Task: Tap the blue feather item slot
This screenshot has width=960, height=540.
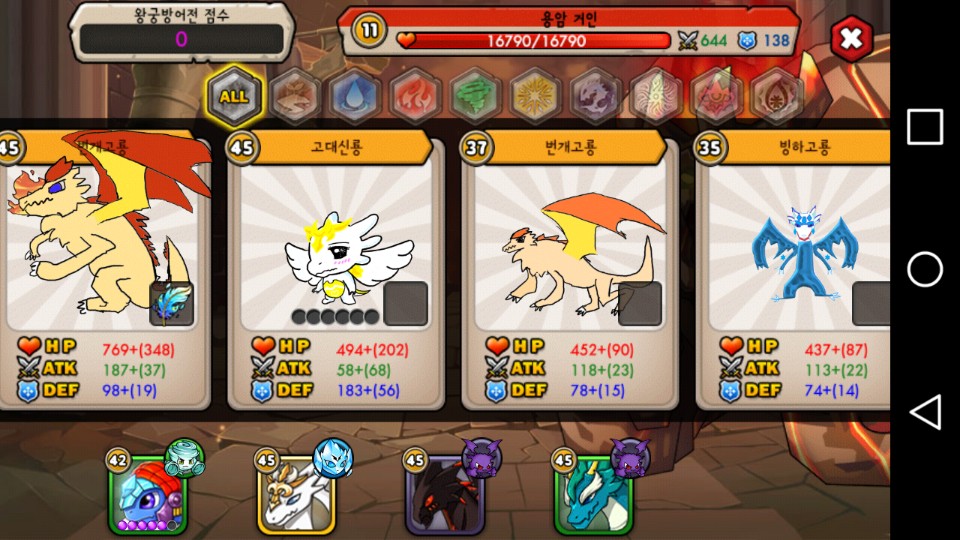Action: 171,304
